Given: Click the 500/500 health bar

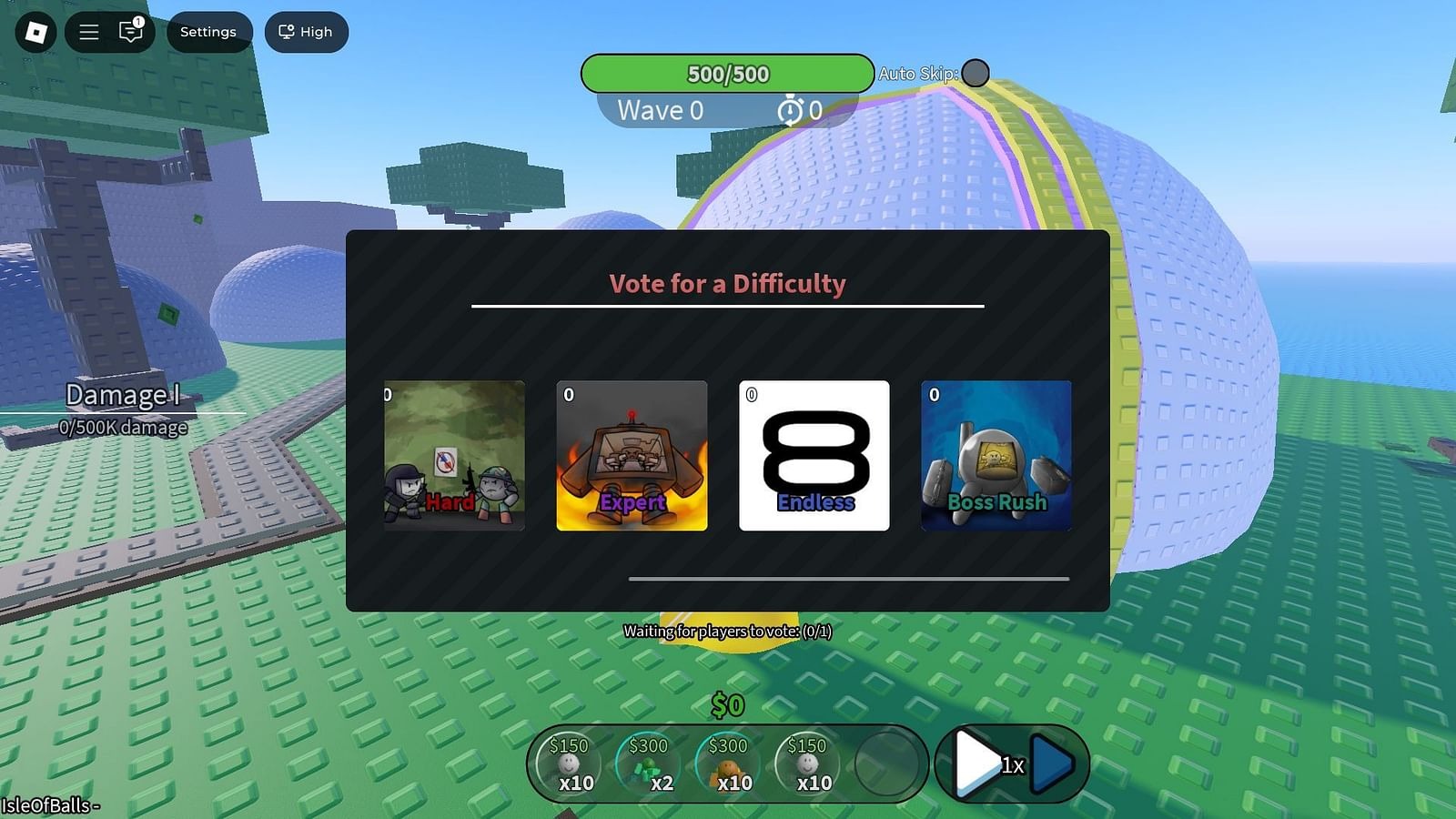Looking at the screenshot, I should pyautogui.click(x=729, y=74).
